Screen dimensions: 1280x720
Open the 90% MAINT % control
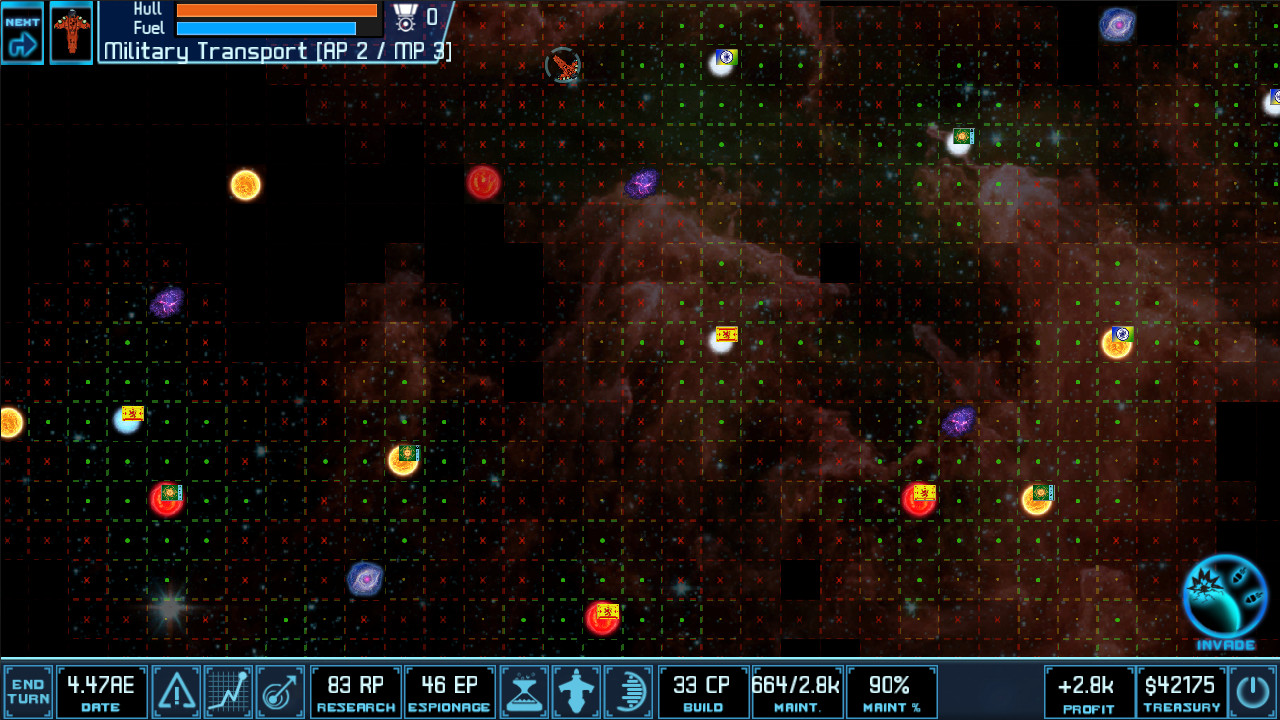(x=892, y=691)
